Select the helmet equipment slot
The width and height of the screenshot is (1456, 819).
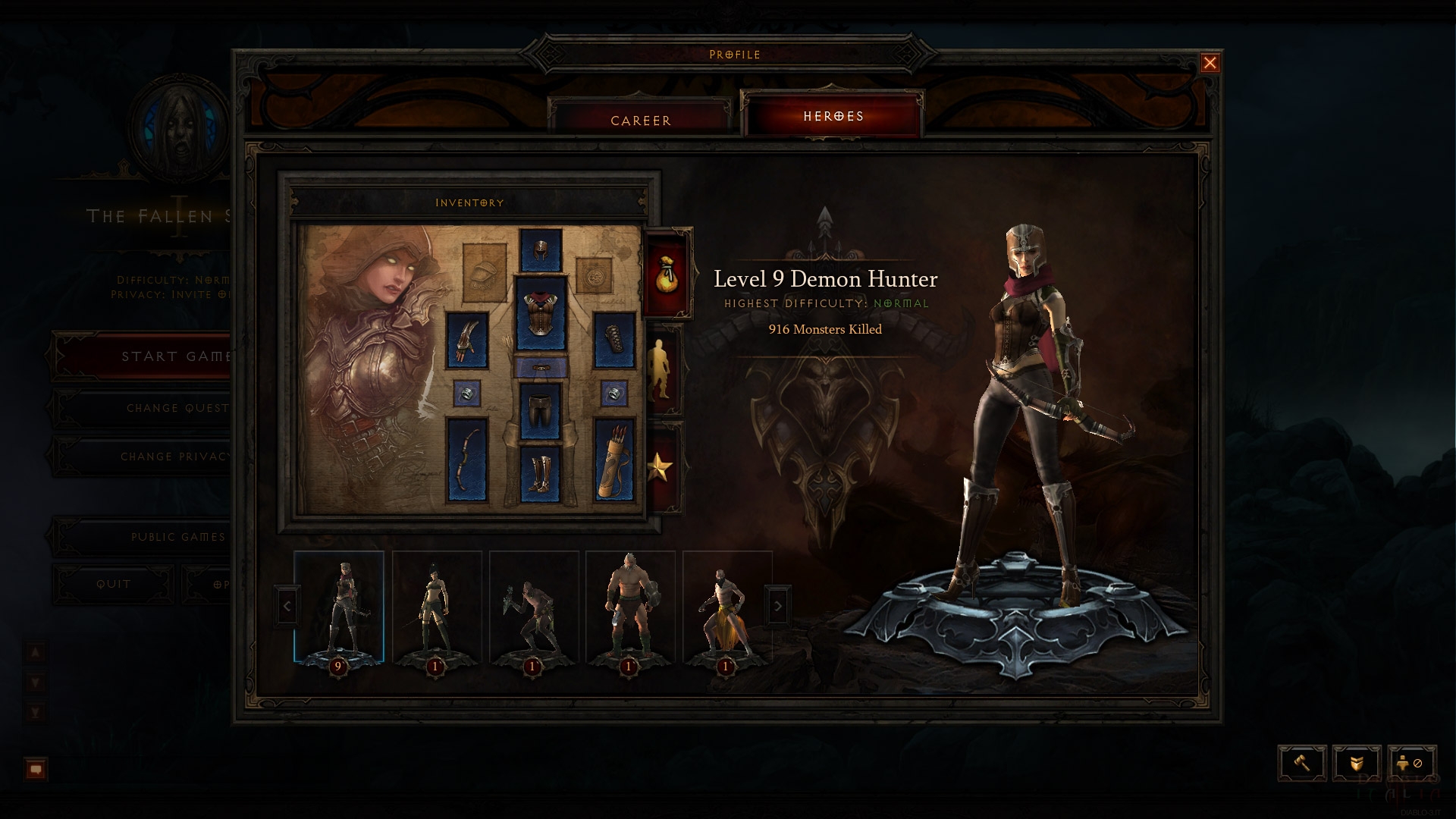pyautogui.click(x=540, y=251)
